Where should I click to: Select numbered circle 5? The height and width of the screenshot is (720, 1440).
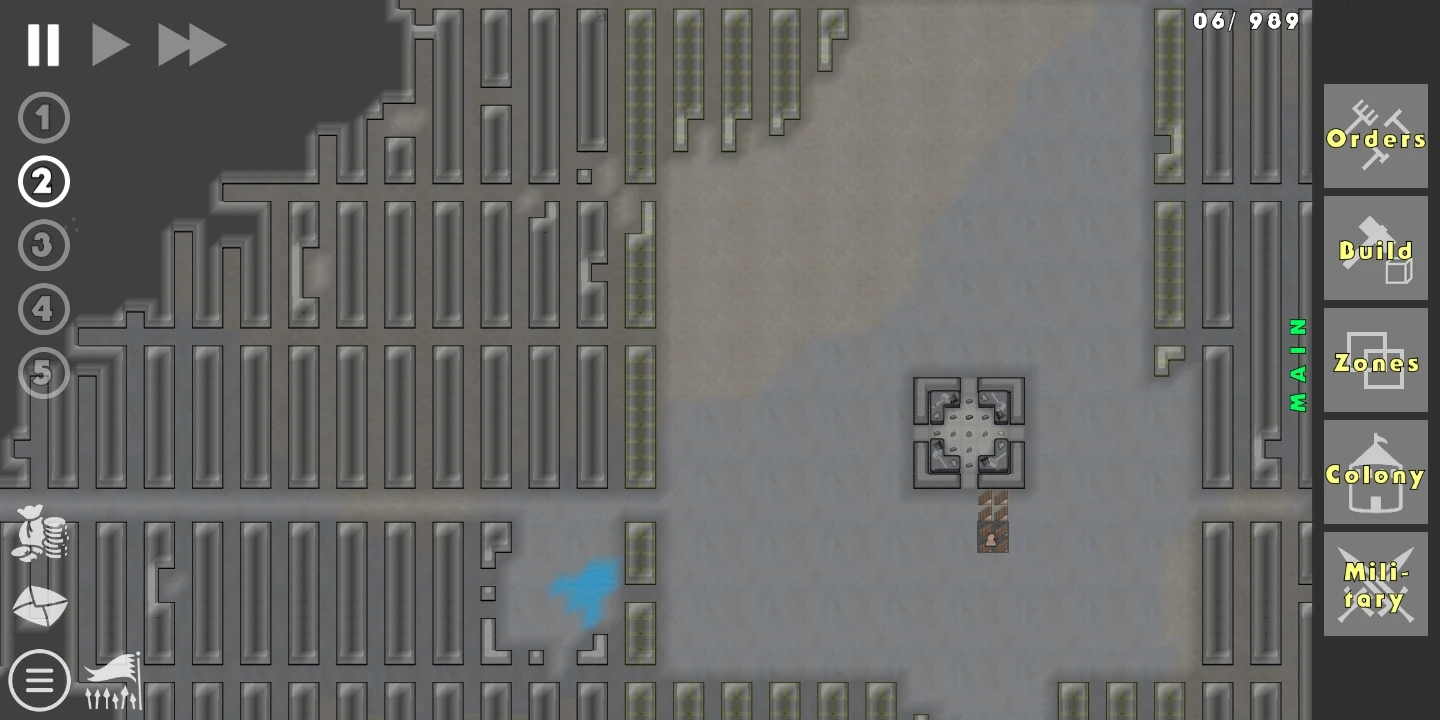(x=43, y=373)
